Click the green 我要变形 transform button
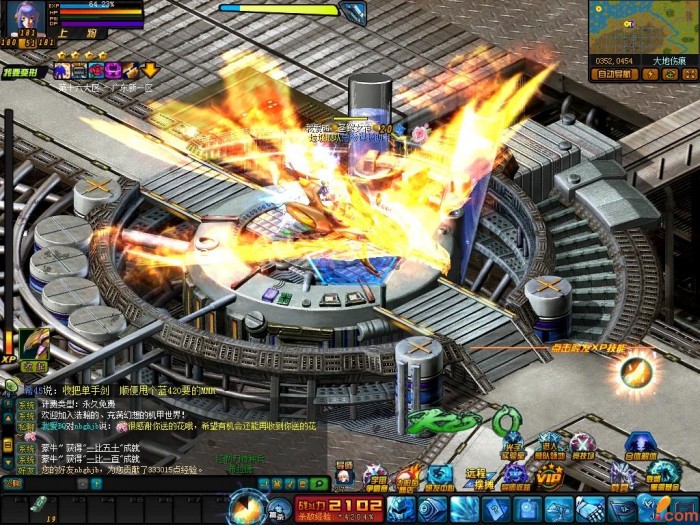Image resolution: width=700 pixels, height=525 pixels. (19, 72)
